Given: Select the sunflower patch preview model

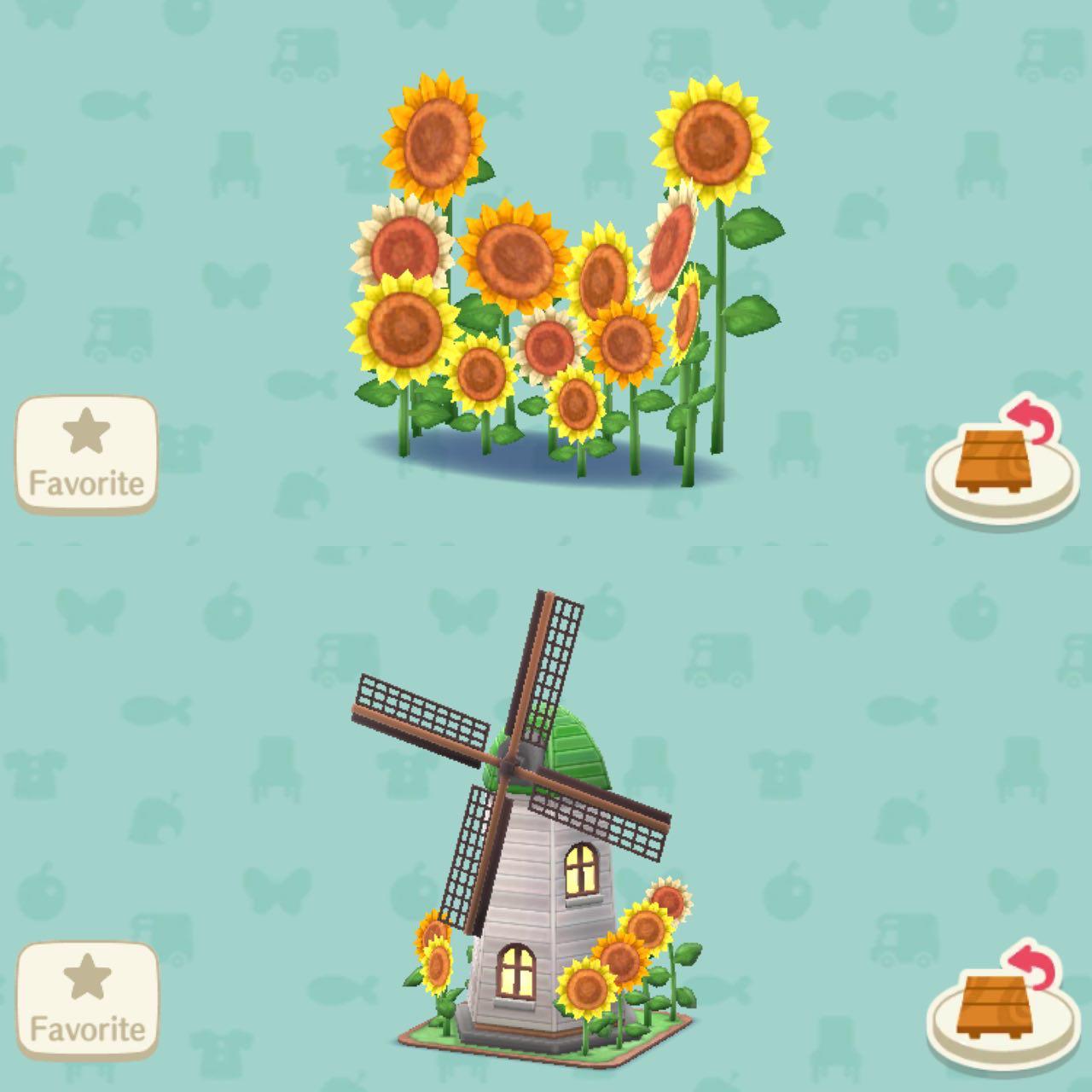Looking at the screenshot, I should click(x=546, y=282).
